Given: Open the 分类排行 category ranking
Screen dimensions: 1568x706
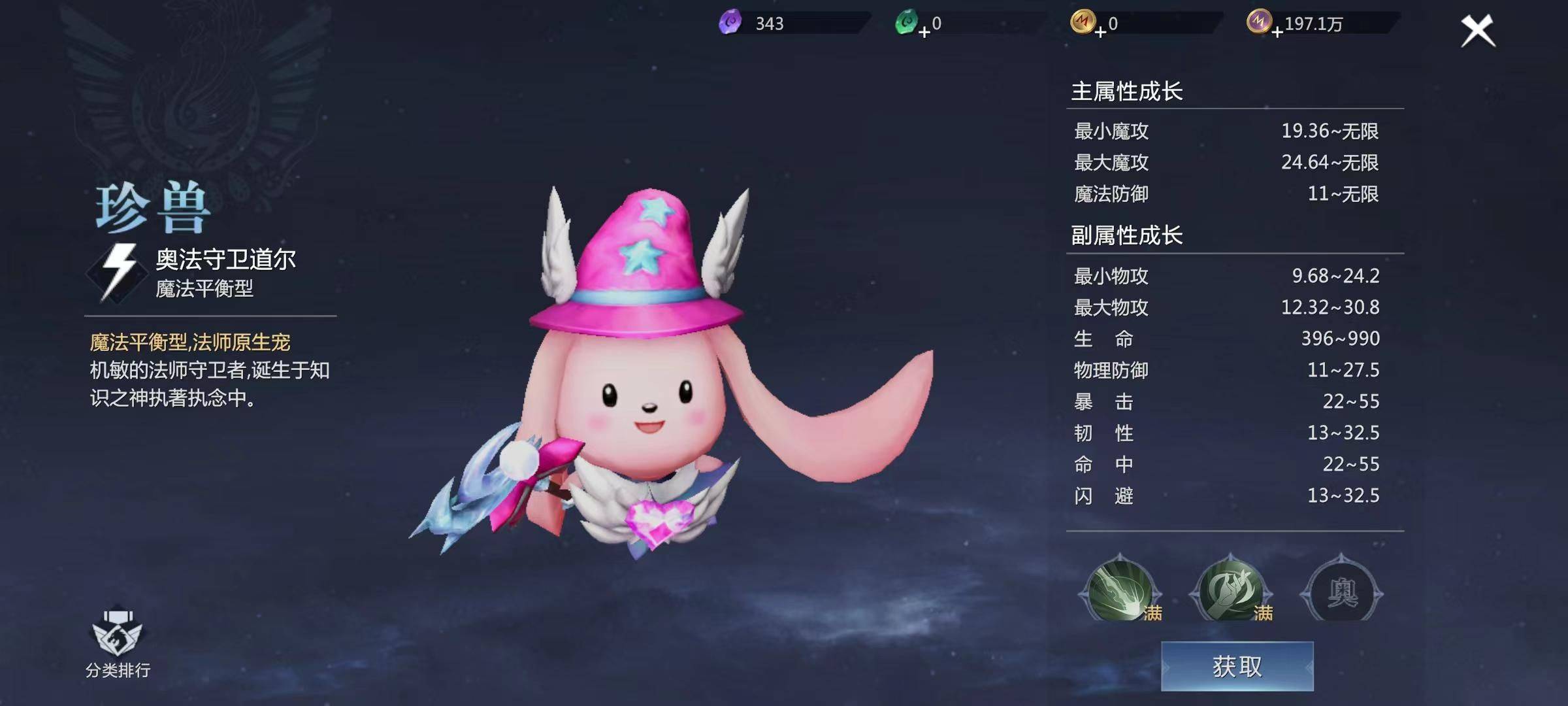Looking at the screenshot, I should tap(118, 643).
